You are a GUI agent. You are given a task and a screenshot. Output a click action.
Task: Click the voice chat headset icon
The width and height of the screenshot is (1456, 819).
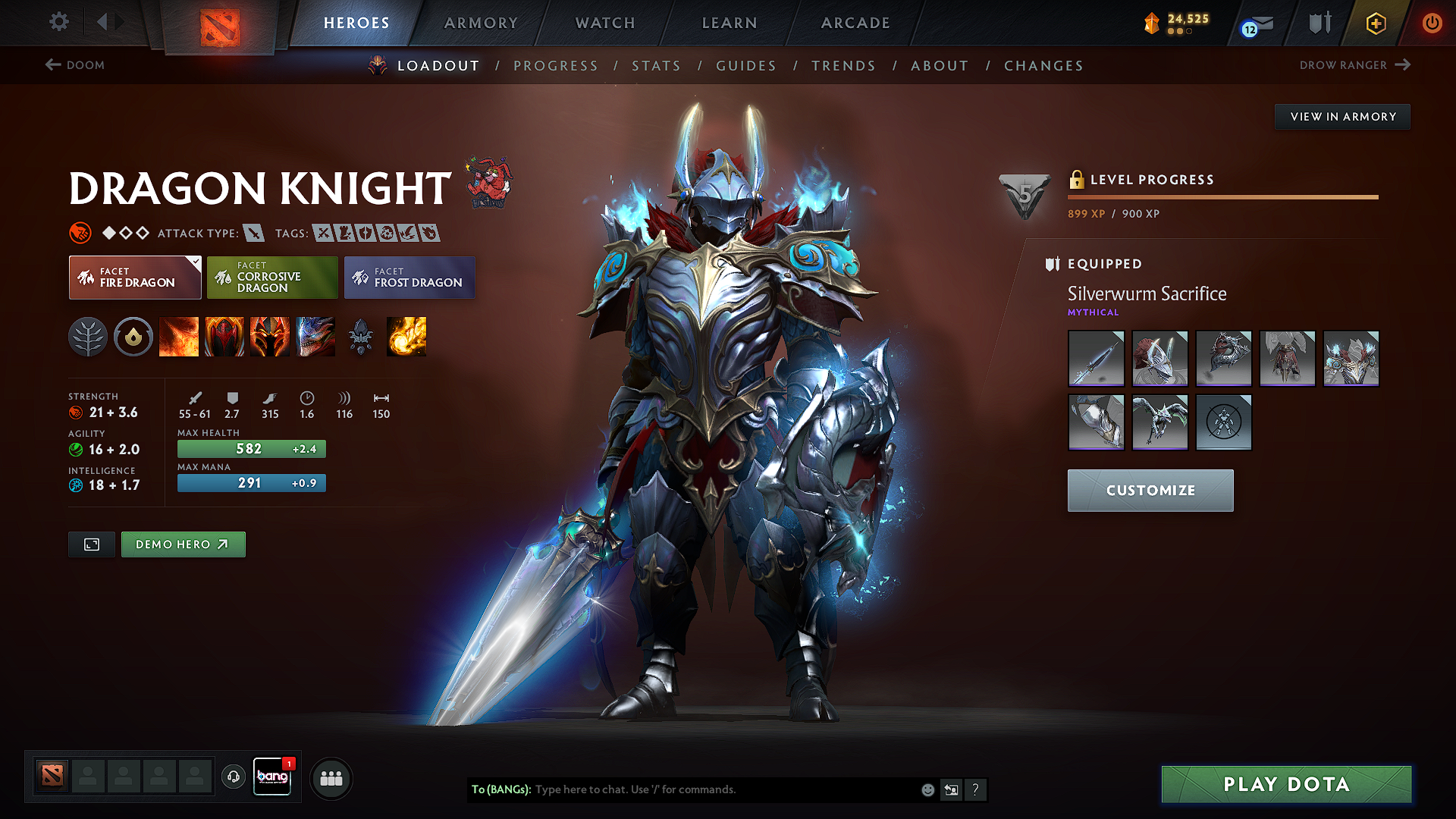(233, 777)
